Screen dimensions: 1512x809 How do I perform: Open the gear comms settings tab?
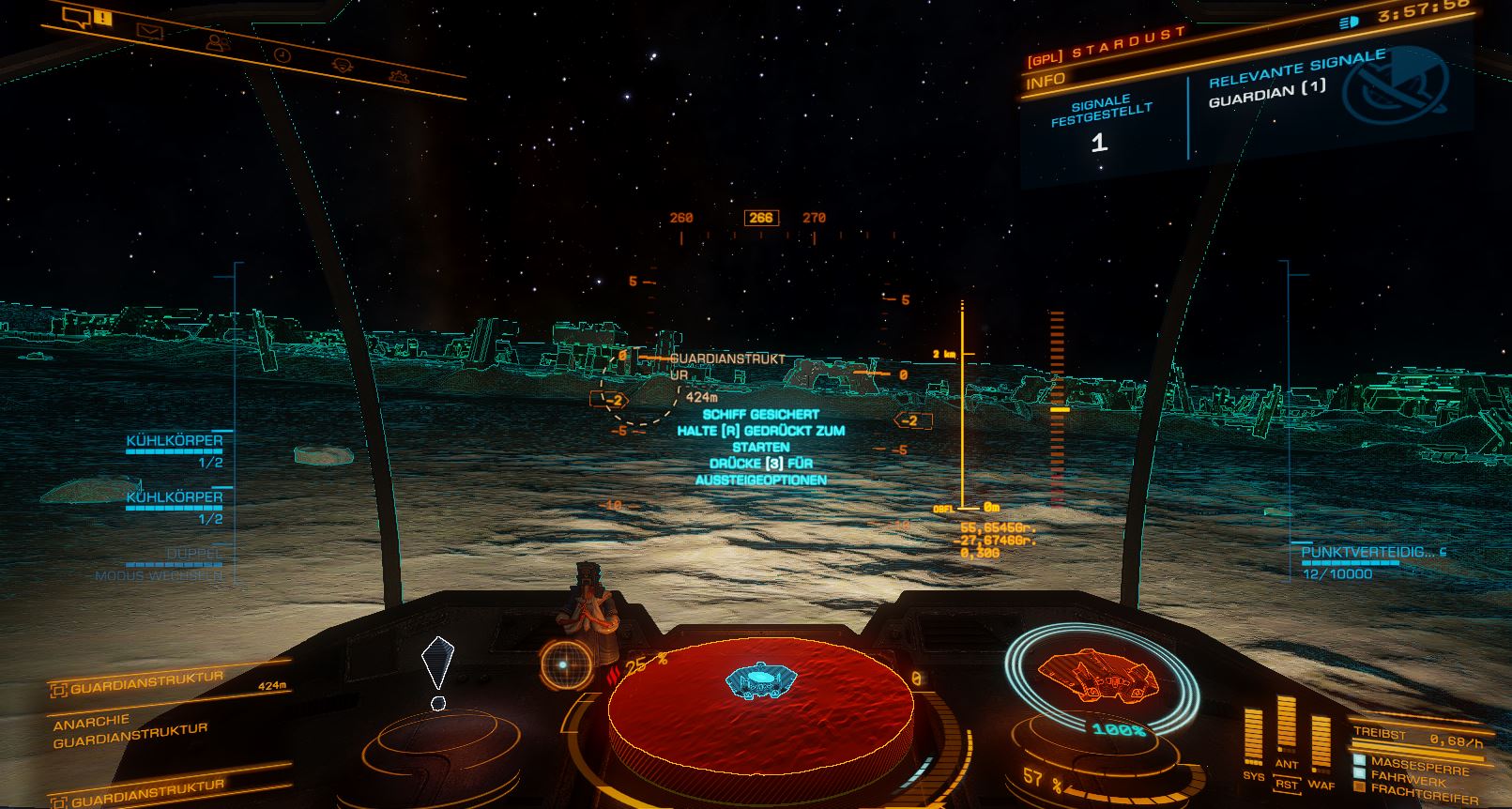click(x=399, y=75)
